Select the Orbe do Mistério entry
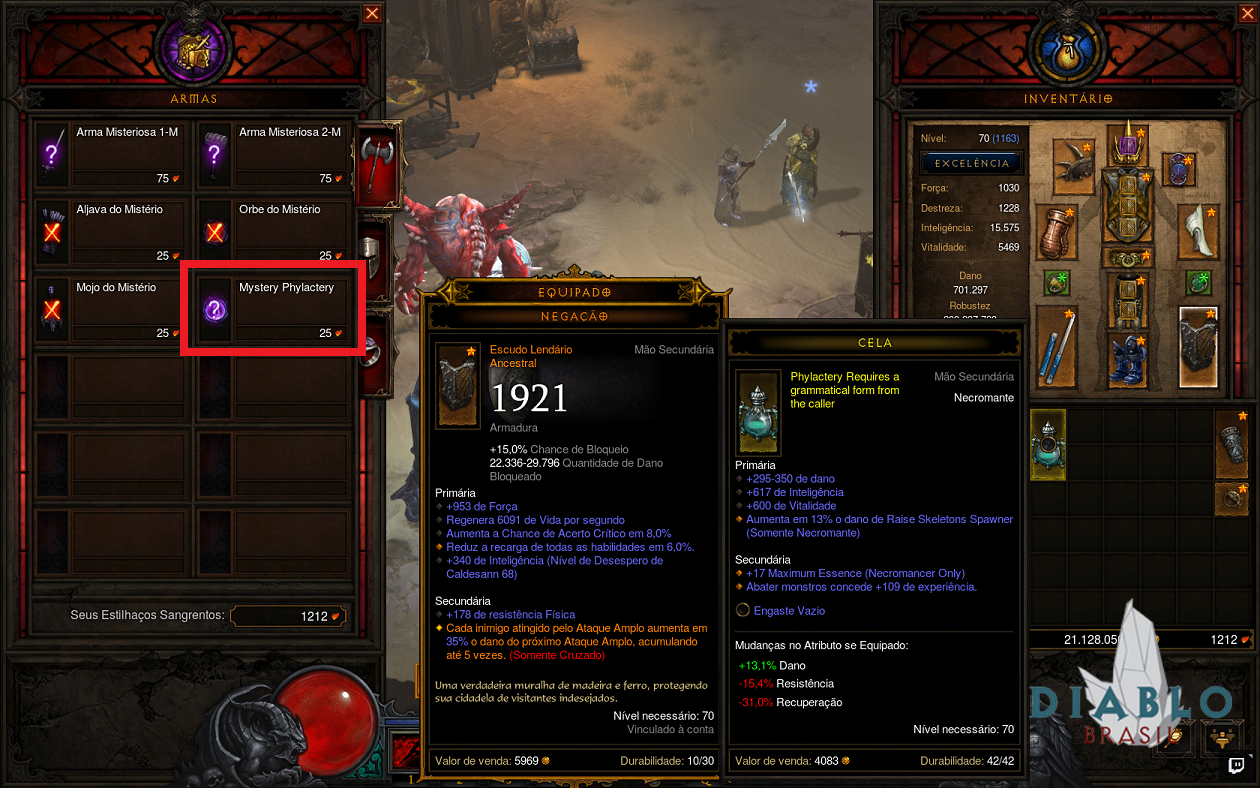This screenshot has height=788, width=1260. tap(272, 231)
